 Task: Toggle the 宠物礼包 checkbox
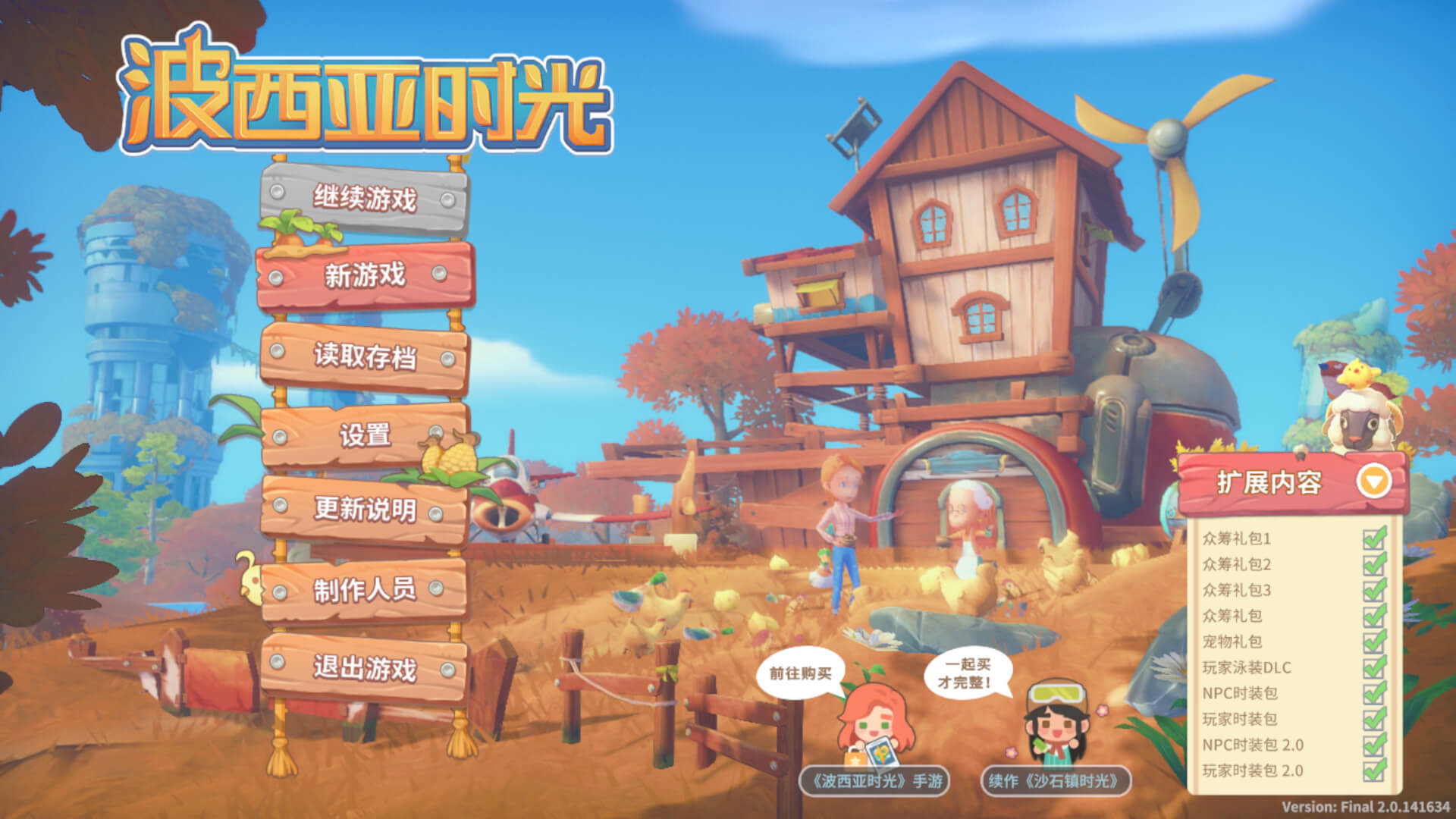coord(1374,642)
